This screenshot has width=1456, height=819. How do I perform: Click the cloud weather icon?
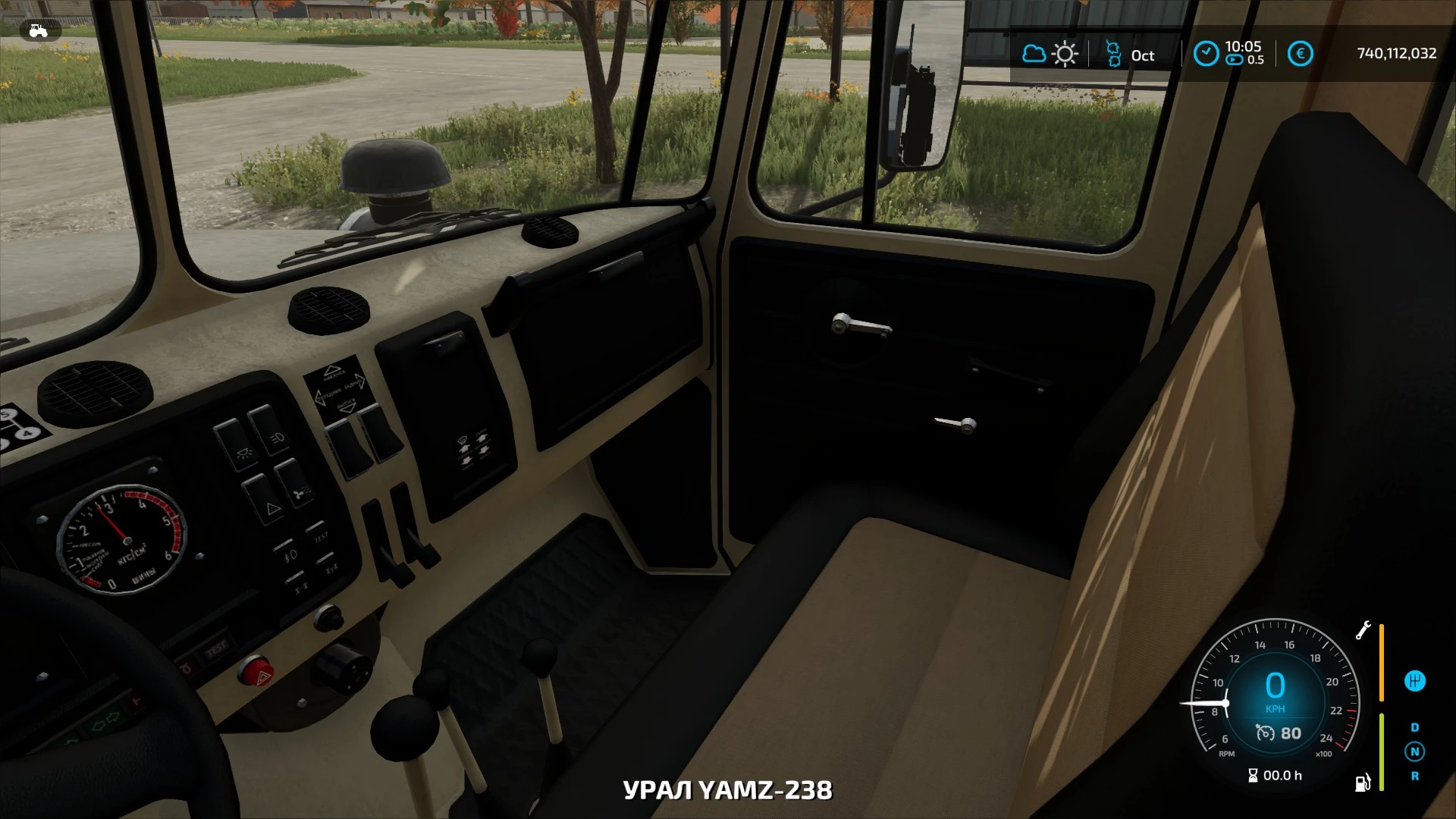coord(1034,54)
